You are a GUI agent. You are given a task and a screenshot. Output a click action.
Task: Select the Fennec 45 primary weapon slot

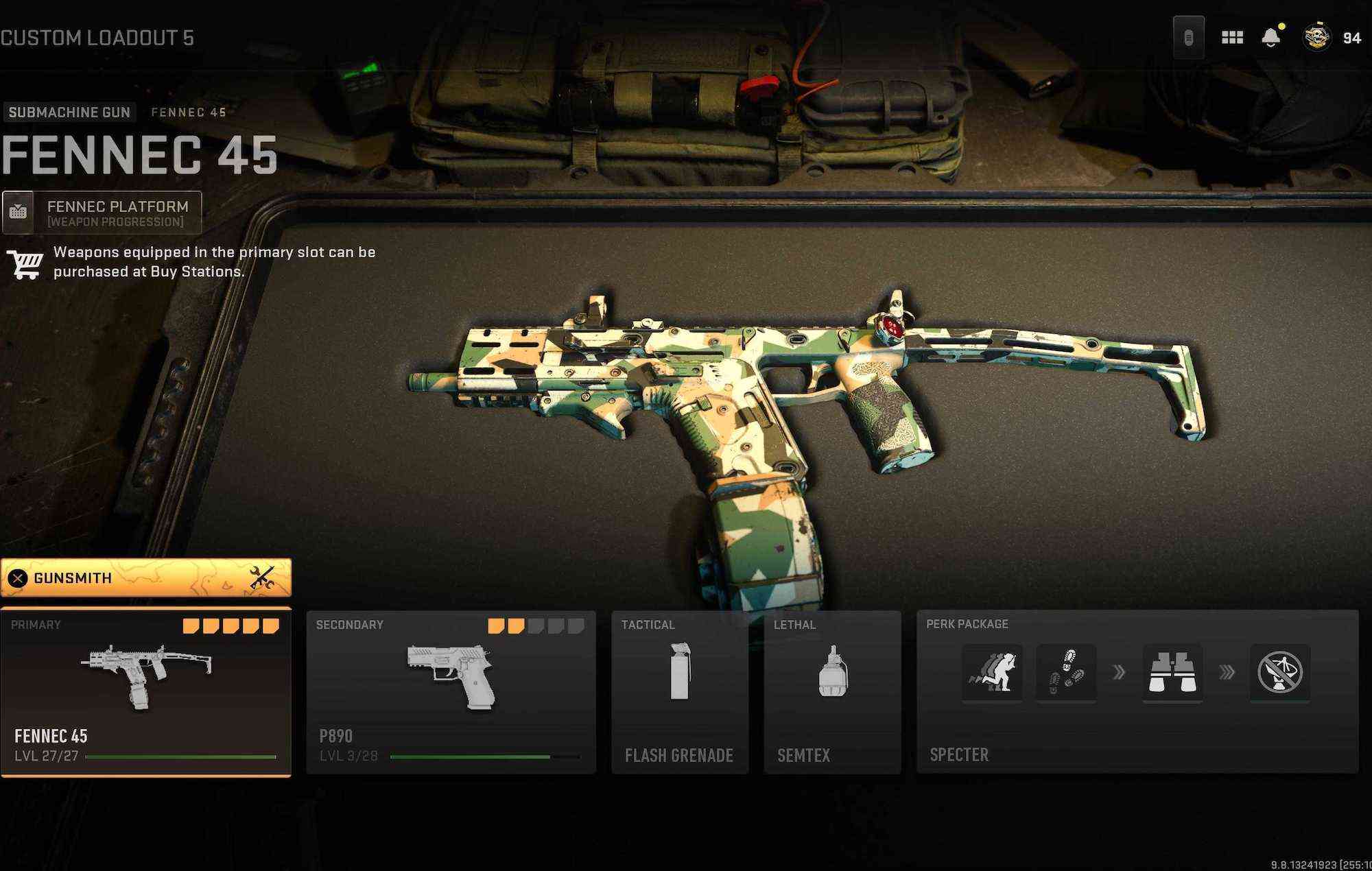(x=145, y=691)
